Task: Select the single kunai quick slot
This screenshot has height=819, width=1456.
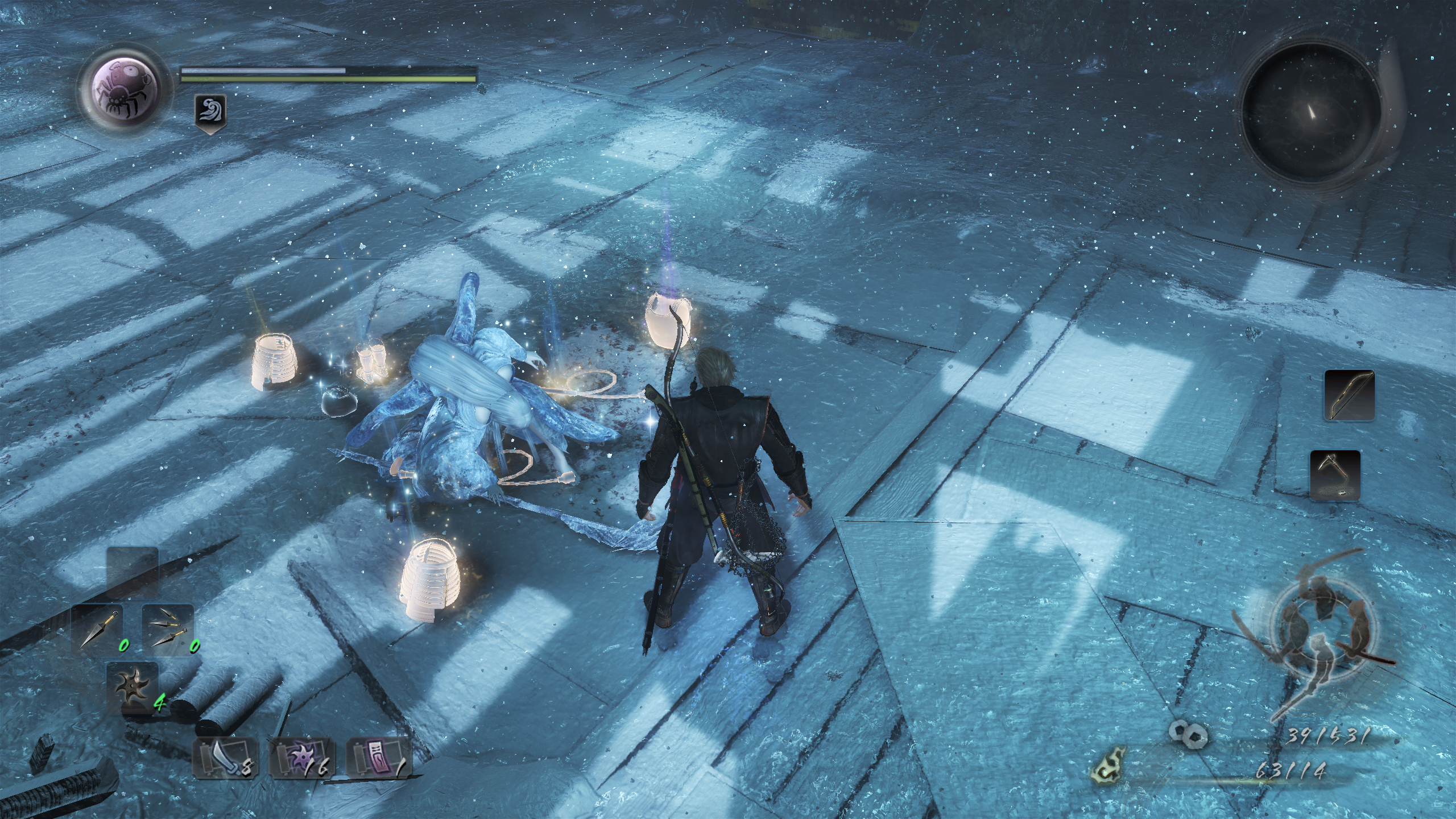Action: 97,627
